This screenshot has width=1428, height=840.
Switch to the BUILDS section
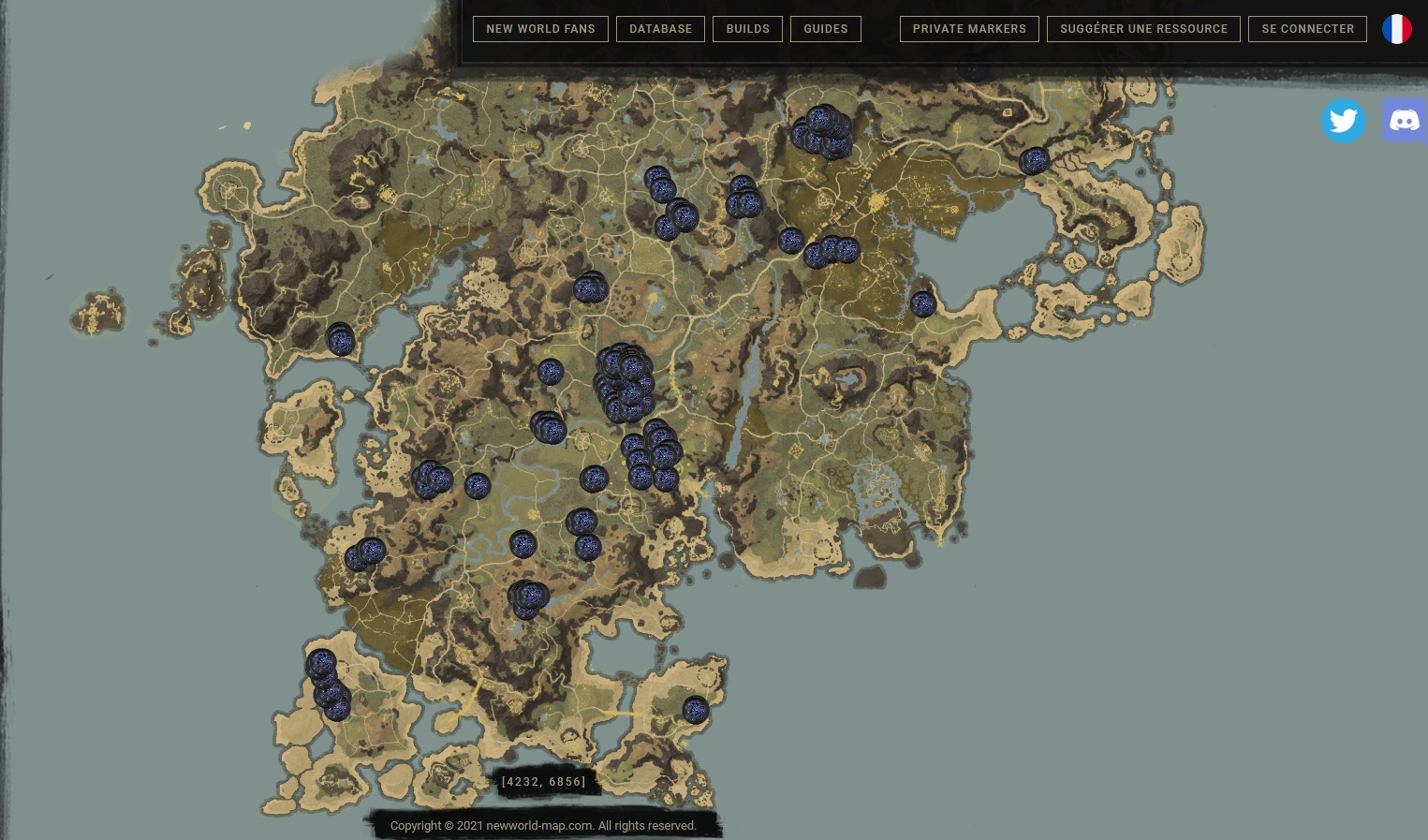747,29
